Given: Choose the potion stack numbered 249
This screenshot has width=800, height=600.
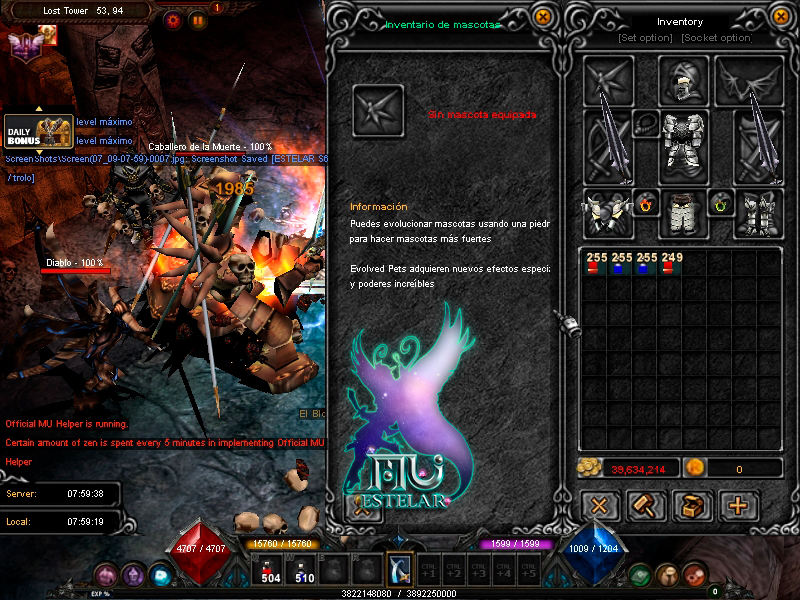Looking at the screenshot, I should pyautogui.click(x=672, y=264).
